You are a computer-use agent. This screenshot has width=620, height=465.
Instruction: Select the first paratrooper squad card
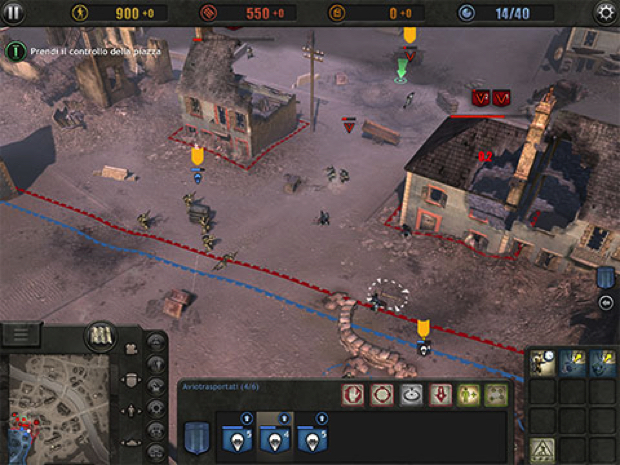point(238,437)
